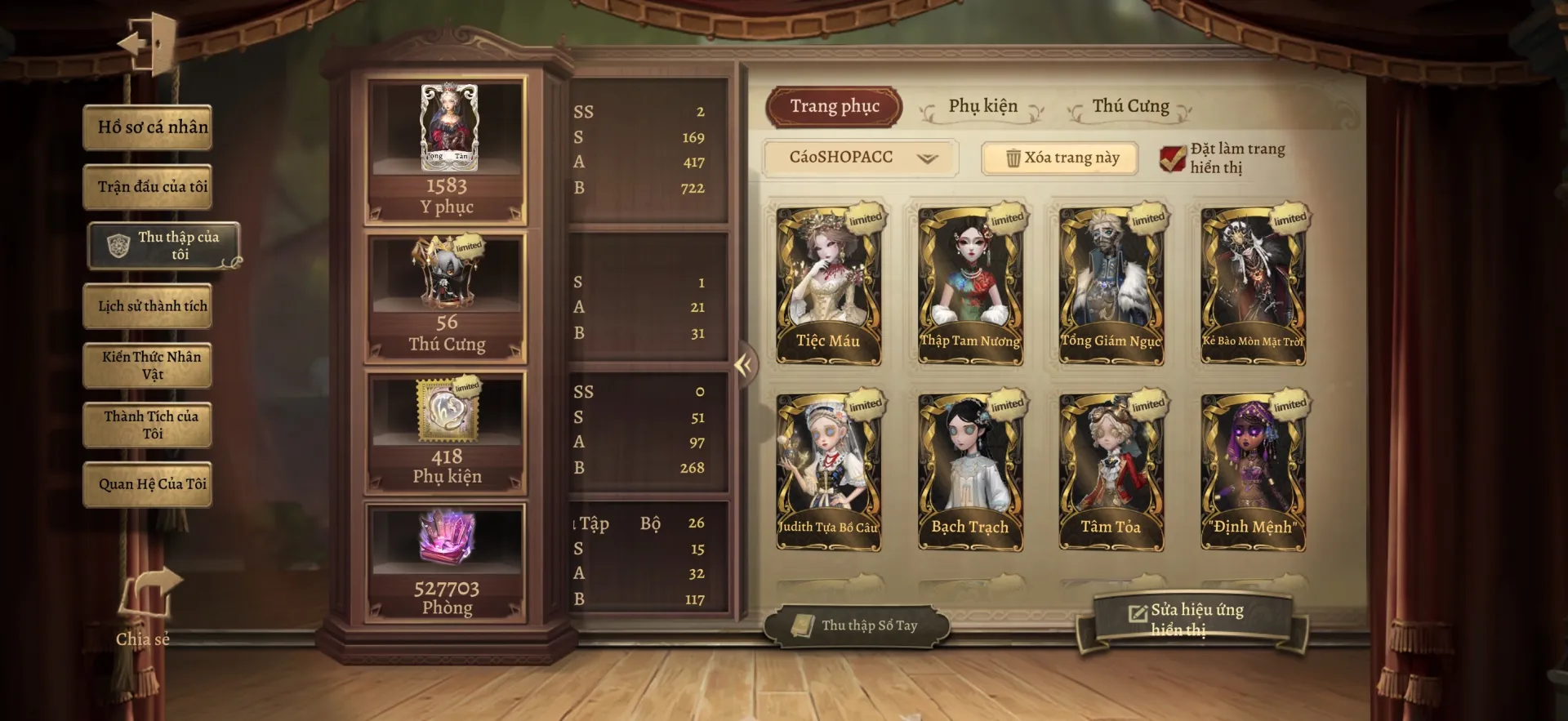Select the Phòng collection shelf
Image resolution: width=1568 pixels, height=721 pixels.
pyautogui.click(x=446, y=564)
